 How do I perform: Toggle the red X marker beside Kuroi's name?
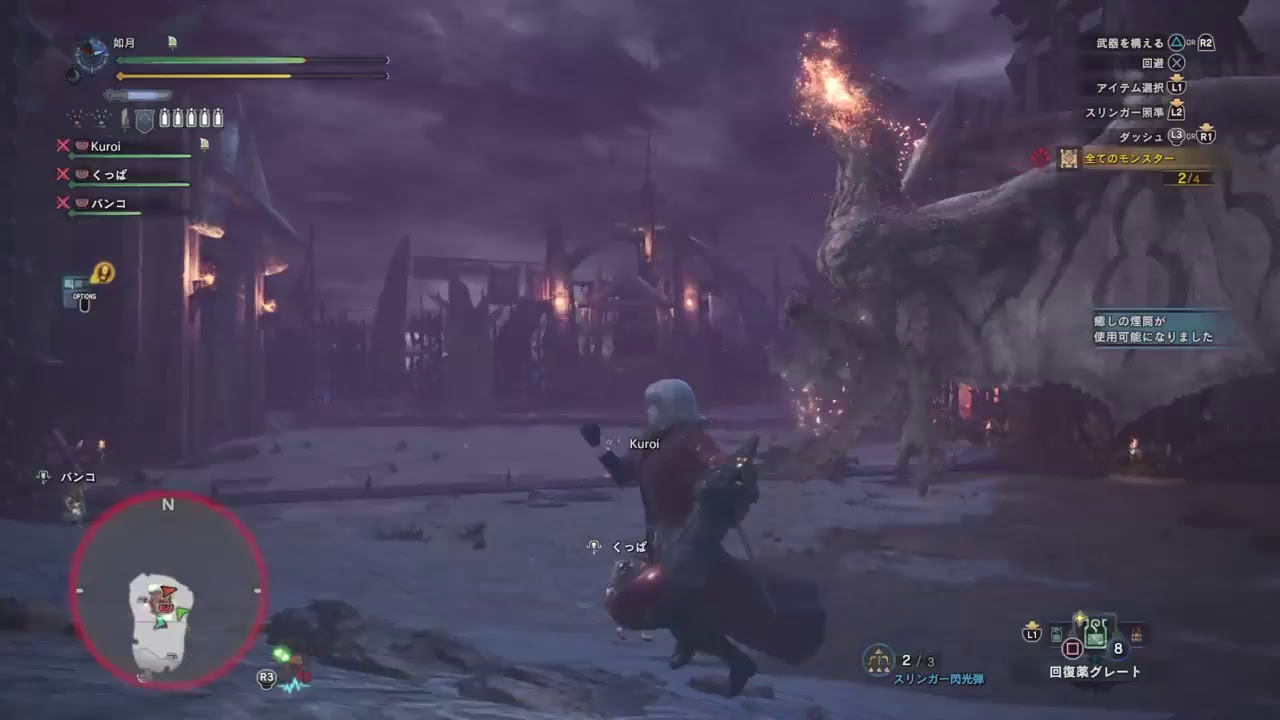point(63,144)
